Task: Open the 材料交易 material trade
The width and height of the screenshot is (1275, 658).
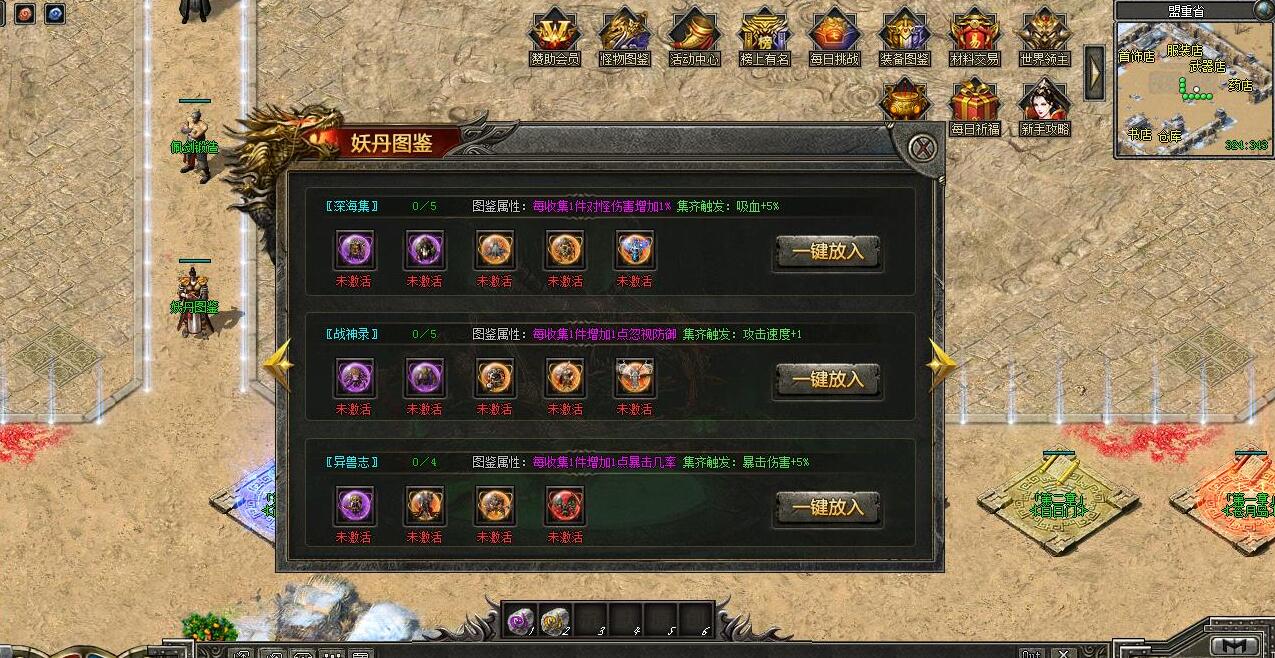Action: coord(975,36)
